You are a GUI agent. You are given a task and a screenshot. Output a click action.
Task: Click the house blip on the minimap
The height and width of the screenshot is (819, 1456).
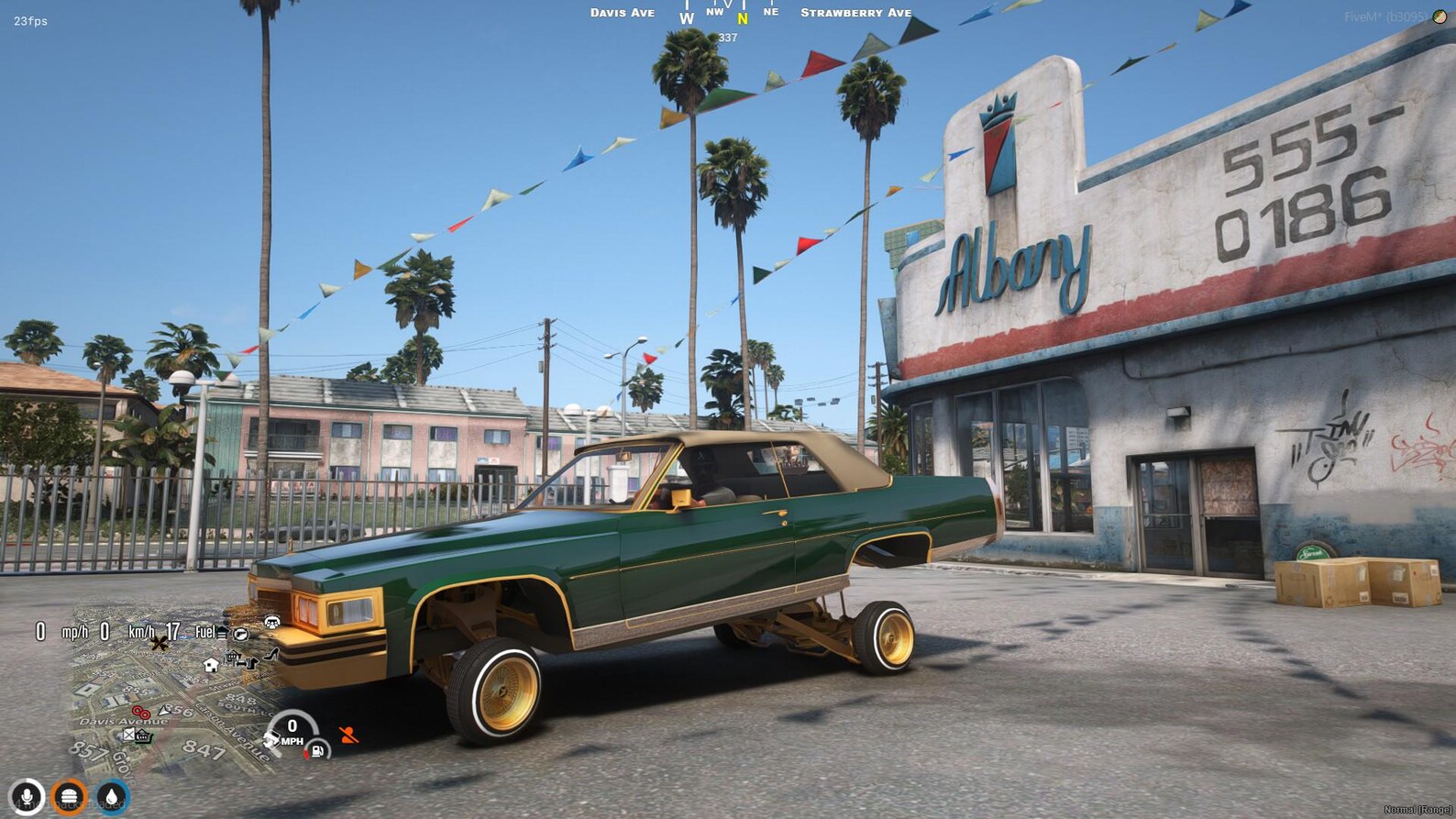pyautogui.click(x=209, y=665)
